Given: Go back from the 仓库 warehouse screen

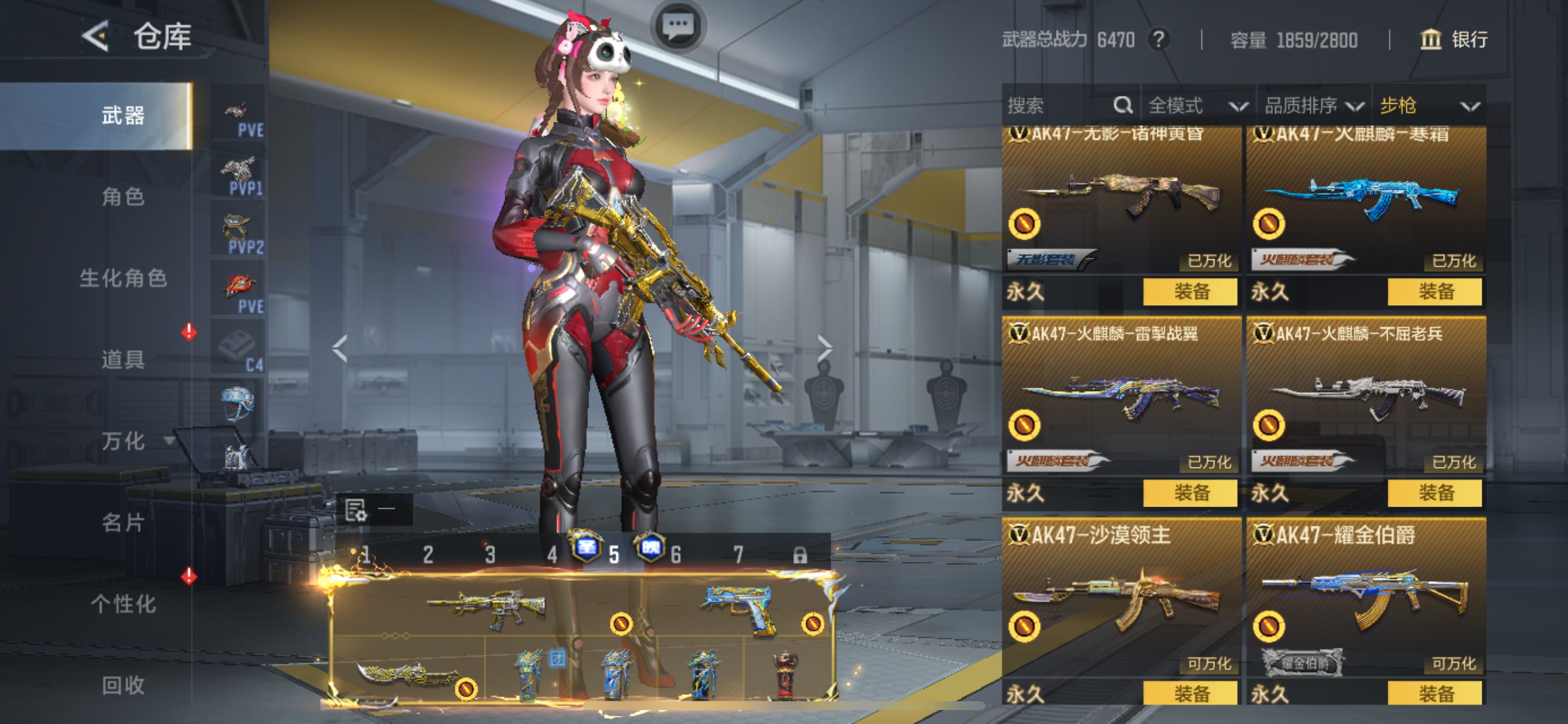Looking at the screenshot, I should pos(96,36).
